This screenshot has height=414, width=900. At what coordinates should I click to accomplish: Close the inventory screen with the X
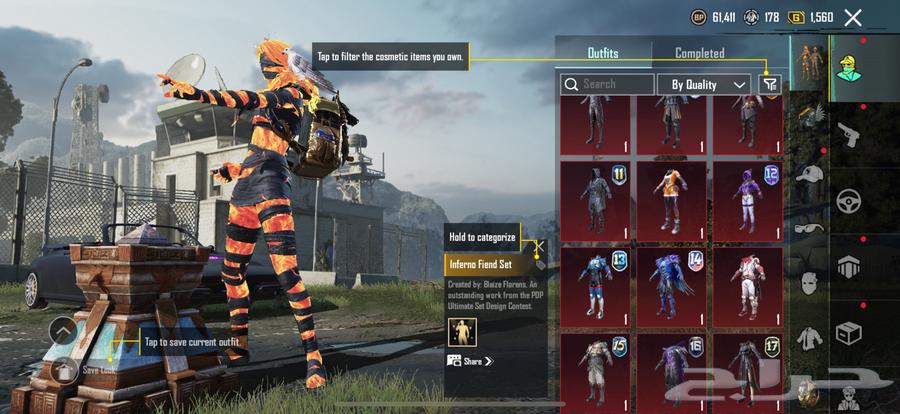852,17
